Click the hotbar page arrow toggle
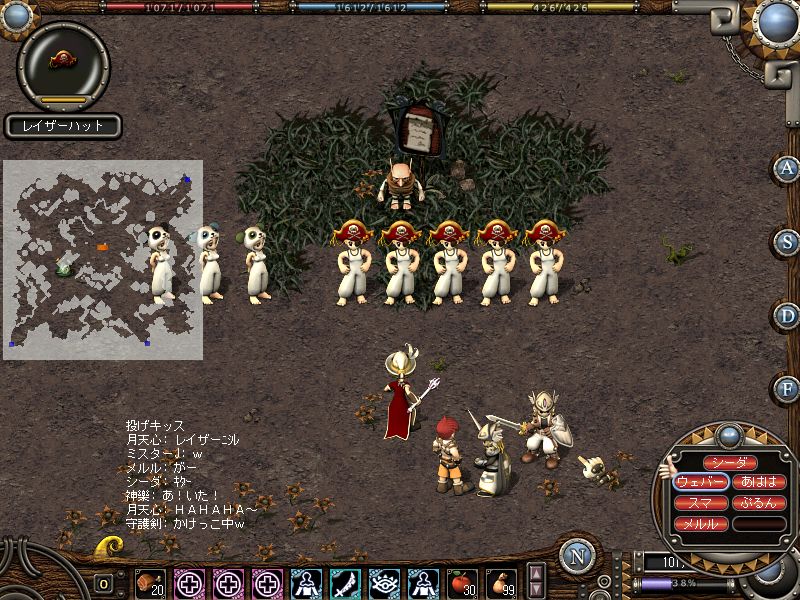 [x=537, y=582]
